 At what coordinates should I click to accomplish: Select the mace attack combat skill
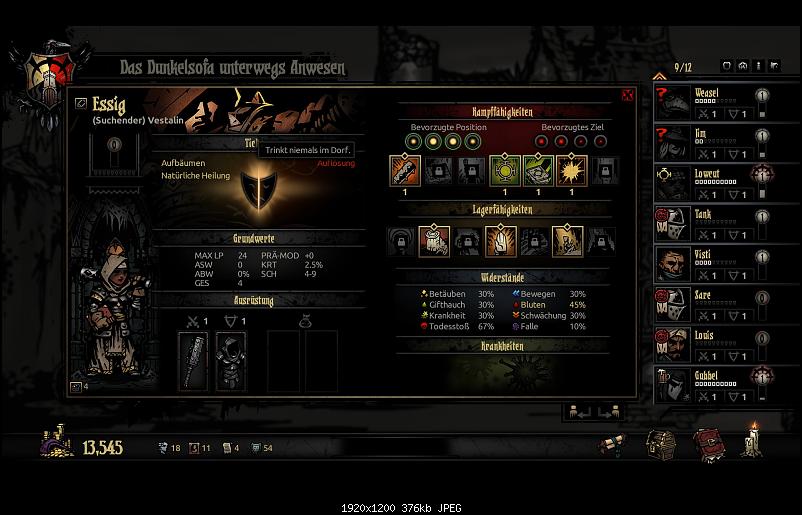[404, 170]
